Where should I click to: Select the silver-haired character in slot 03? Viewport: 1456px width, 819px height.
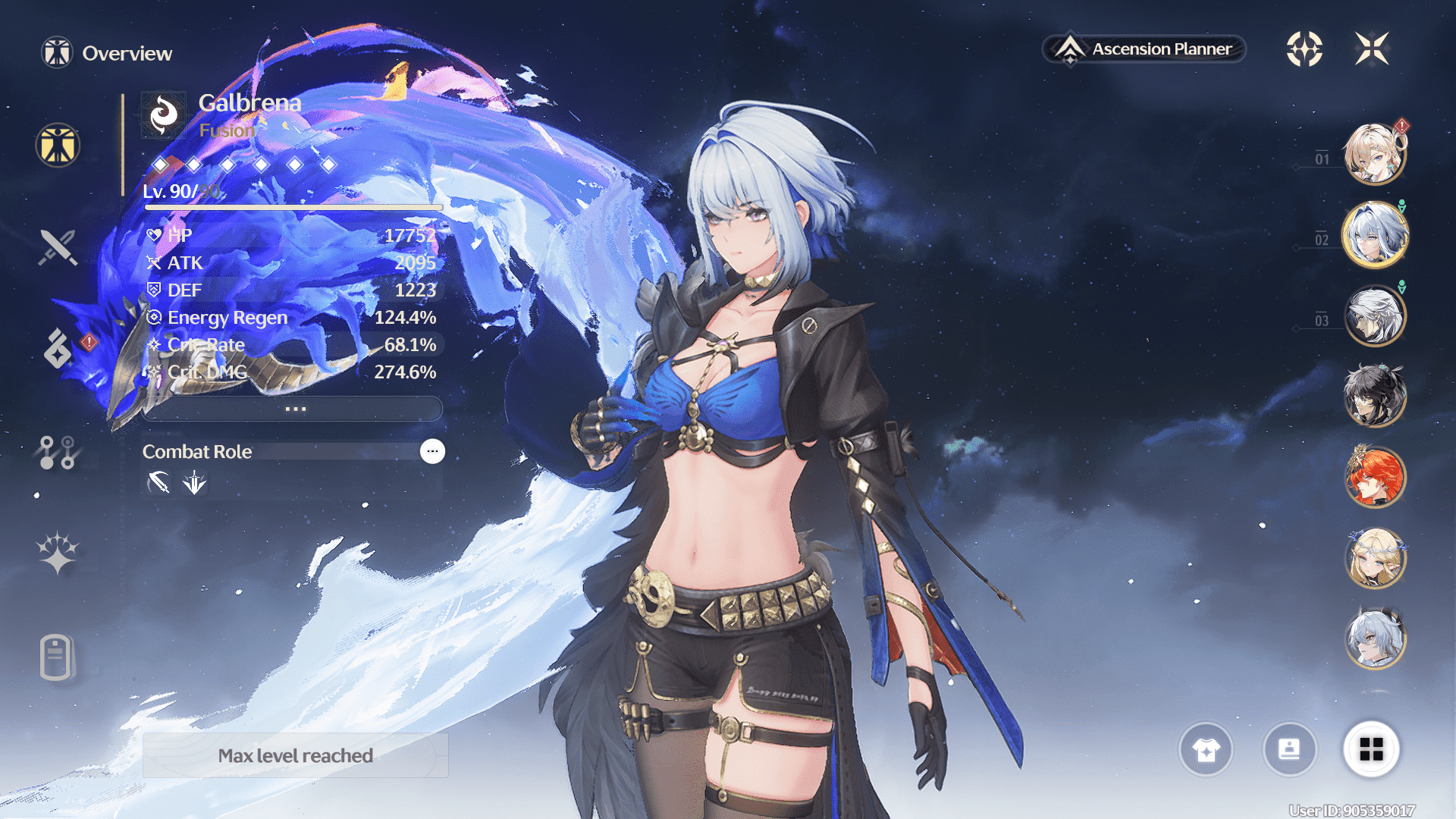click(x=1374, y=316)
